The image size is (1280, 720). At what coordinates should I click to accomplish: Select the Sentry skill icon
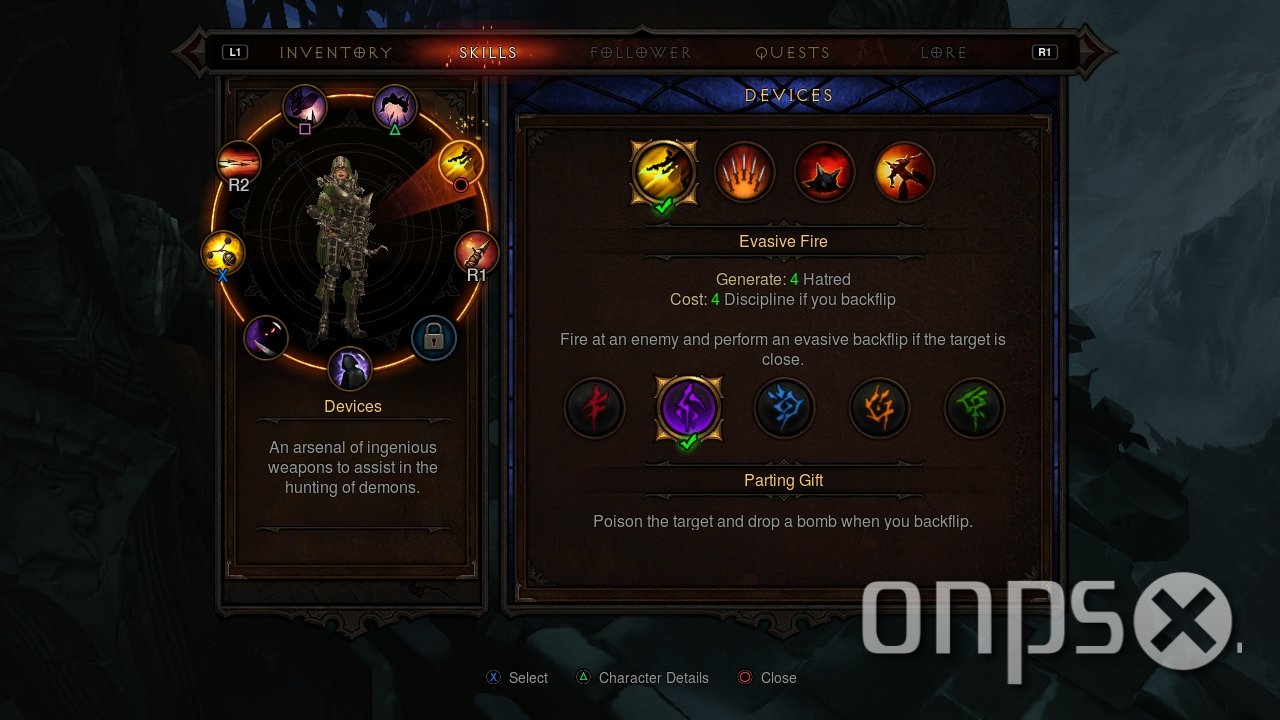(904, 172)
